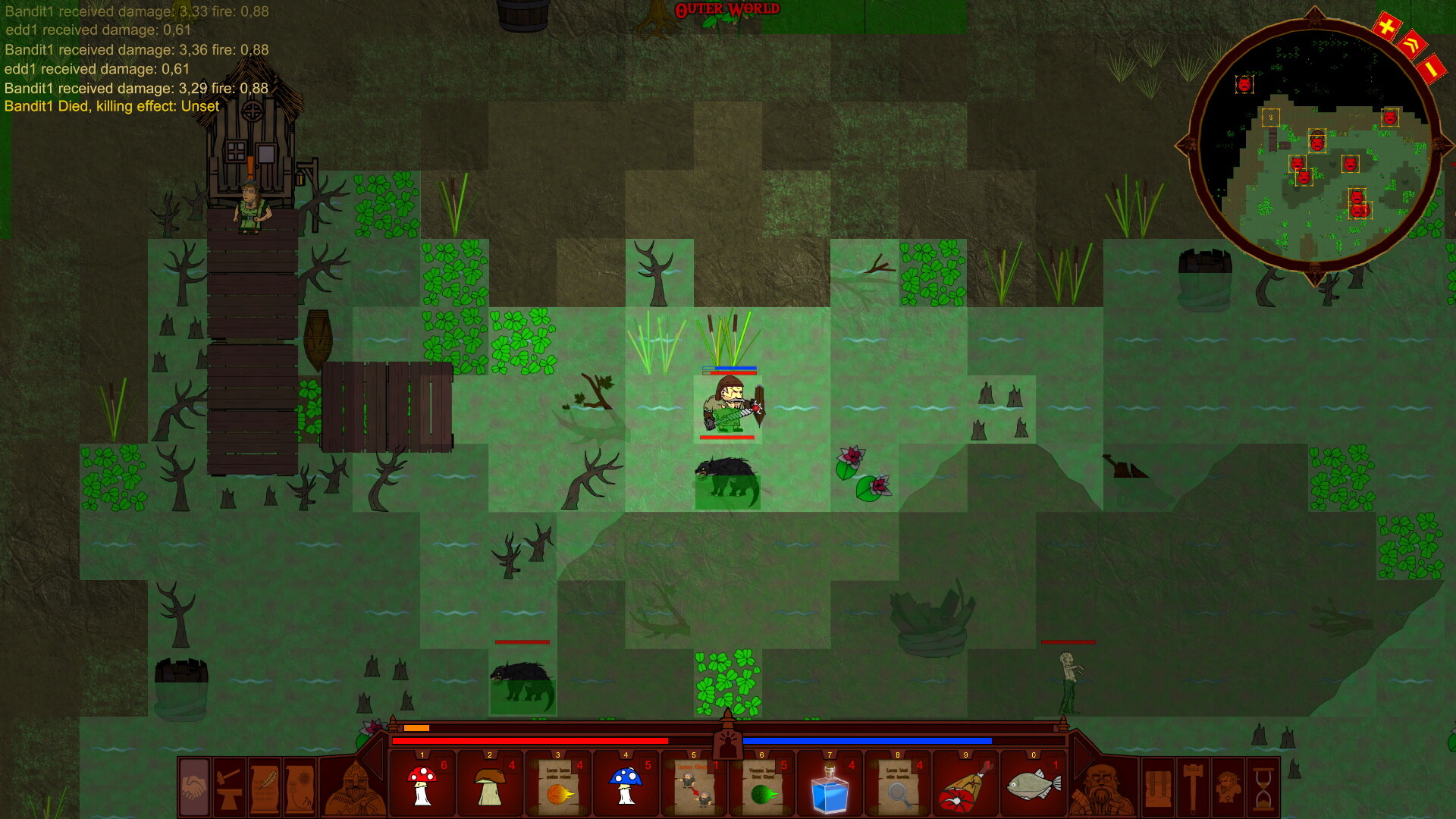Toggle the chevron marker beside the minimap
Viewport: 1456px width, 819px height.
point(1413,44)
